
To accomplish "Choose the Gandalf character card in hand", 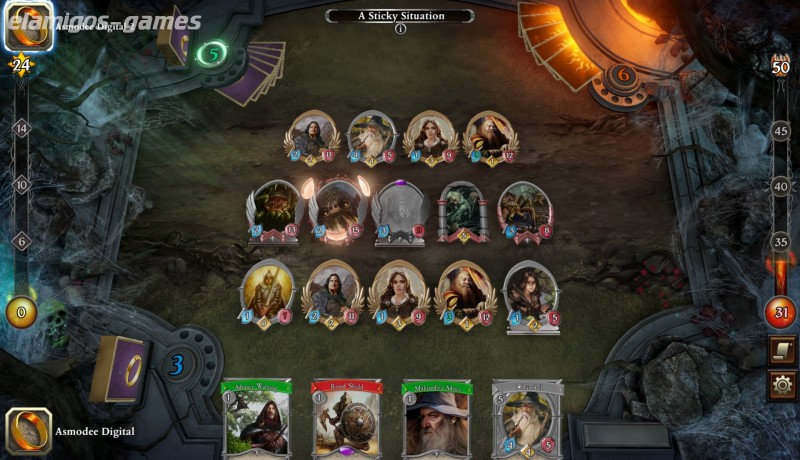I will pyautogui.click(x=527, y=418).
